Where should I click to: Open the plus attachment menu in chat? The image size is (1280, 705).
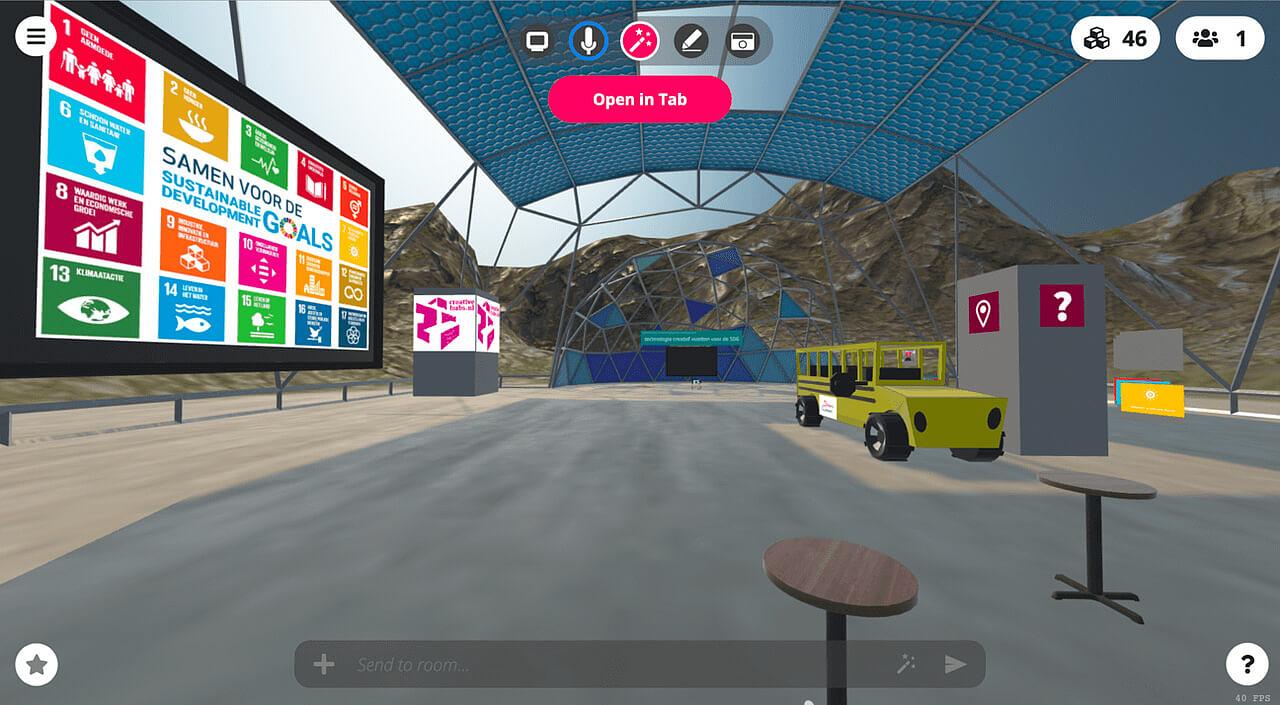(x=324, y=664)
